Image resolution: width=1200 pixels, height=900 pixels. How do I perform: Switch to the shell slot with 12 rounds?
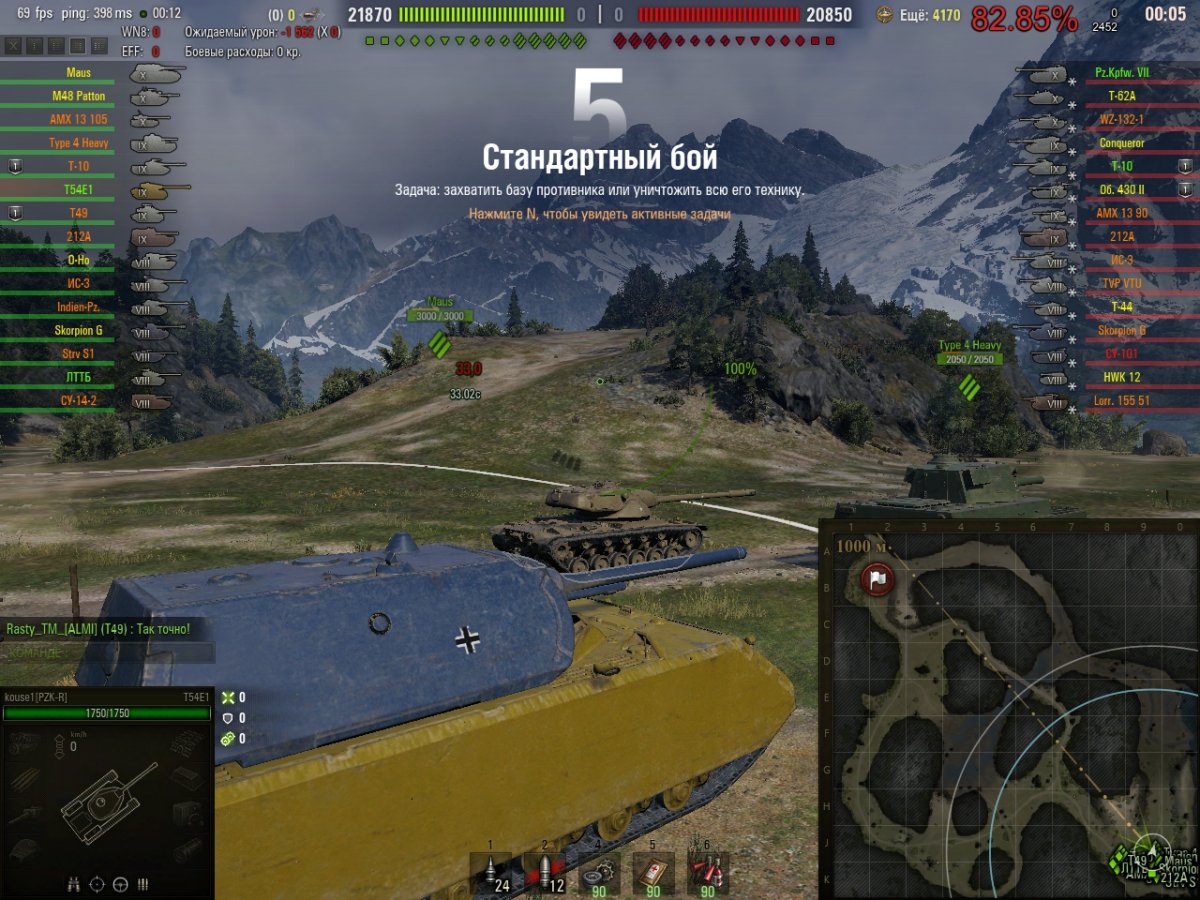click(545, 873)
